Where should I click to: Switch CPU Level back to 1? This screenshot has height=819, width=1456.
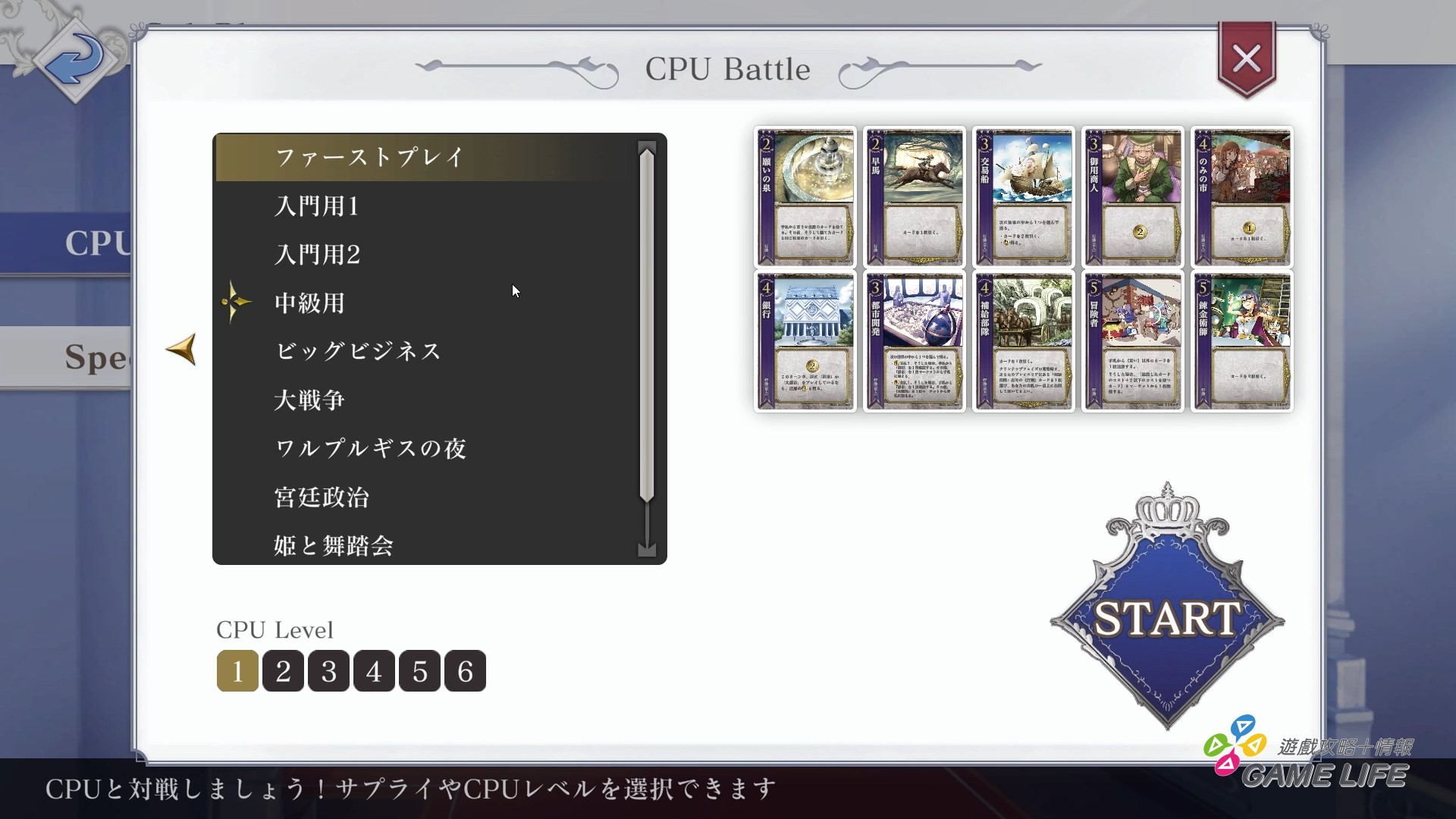tap(237, 670)
